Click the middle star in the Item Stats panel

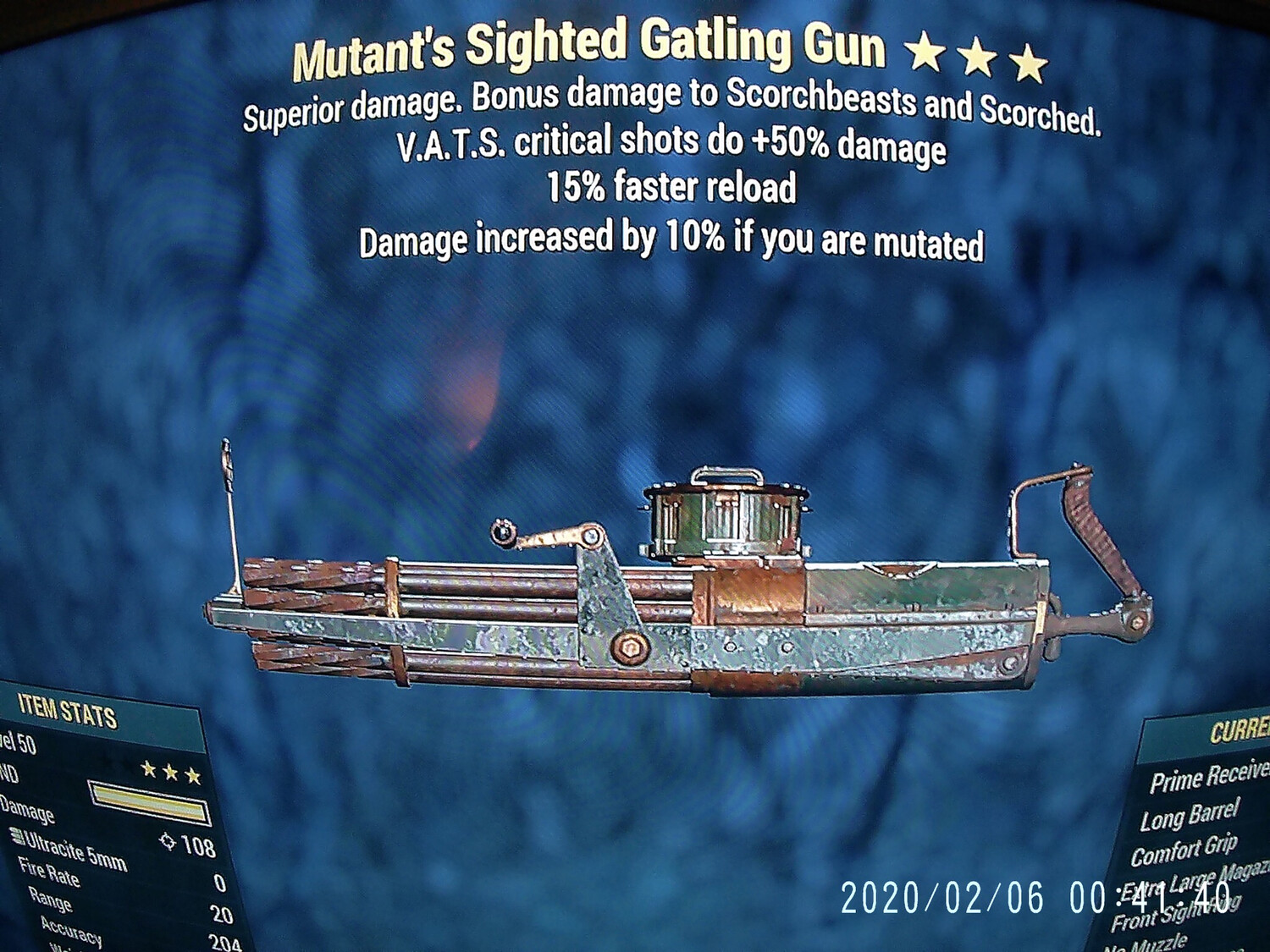[x=171, y=772]
